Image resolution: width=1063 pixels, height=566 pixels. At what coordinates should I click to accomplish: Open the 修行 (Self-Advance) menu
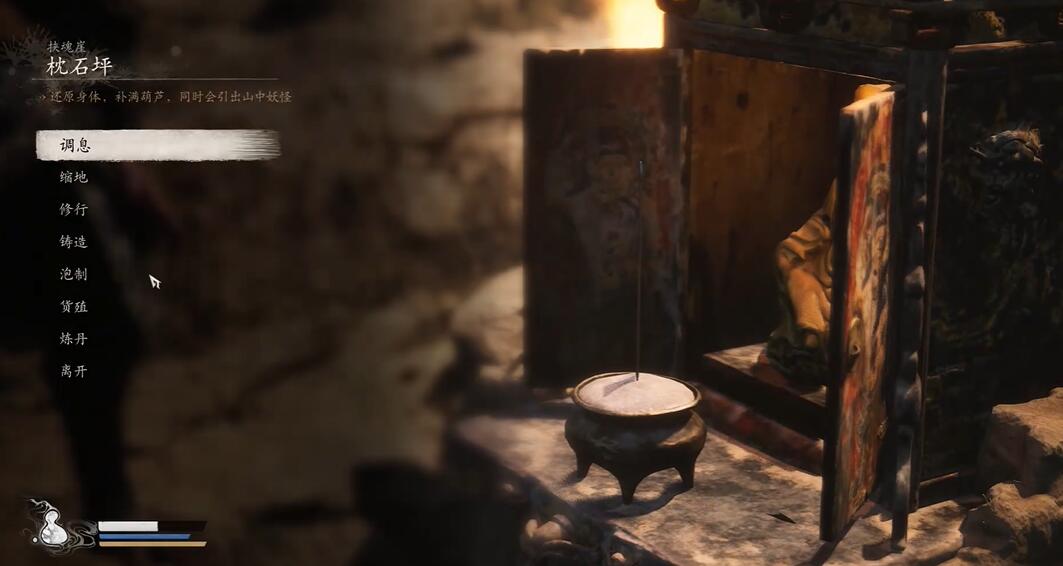[74, 209]
